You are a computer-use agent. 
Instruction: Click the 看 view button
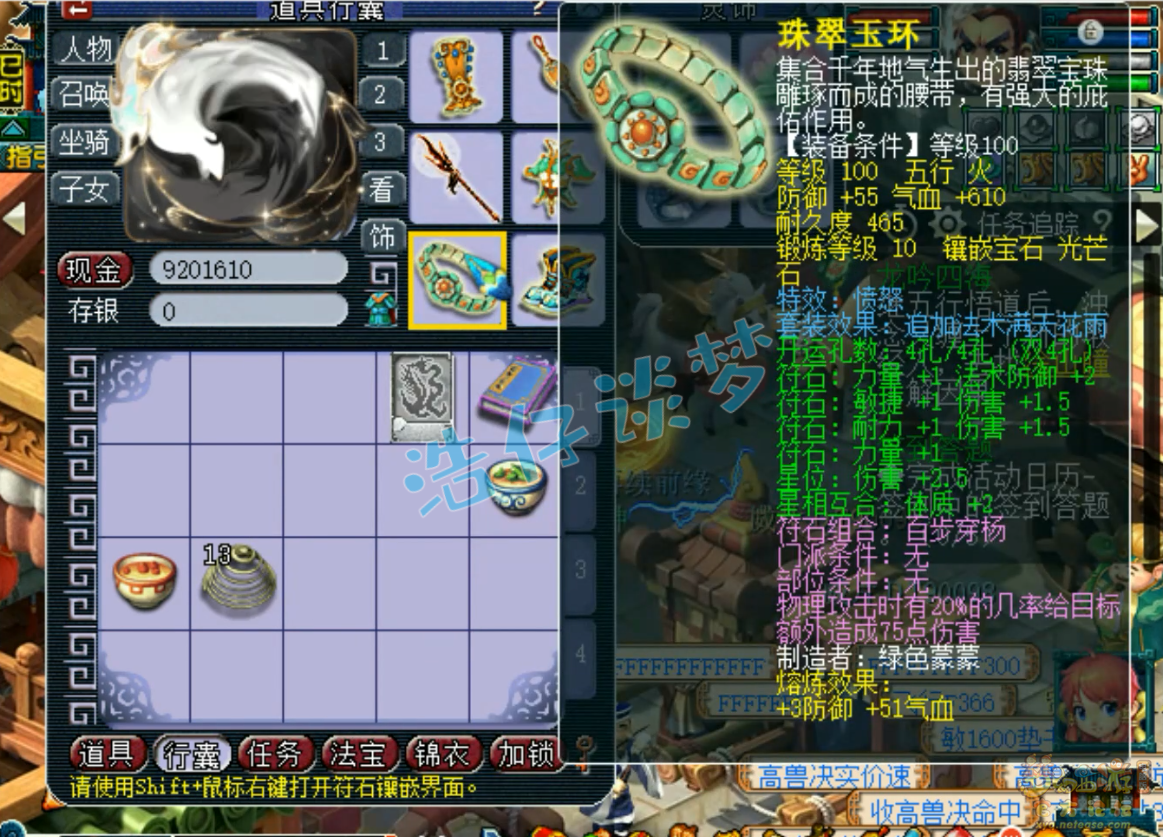tap(383, 190)
